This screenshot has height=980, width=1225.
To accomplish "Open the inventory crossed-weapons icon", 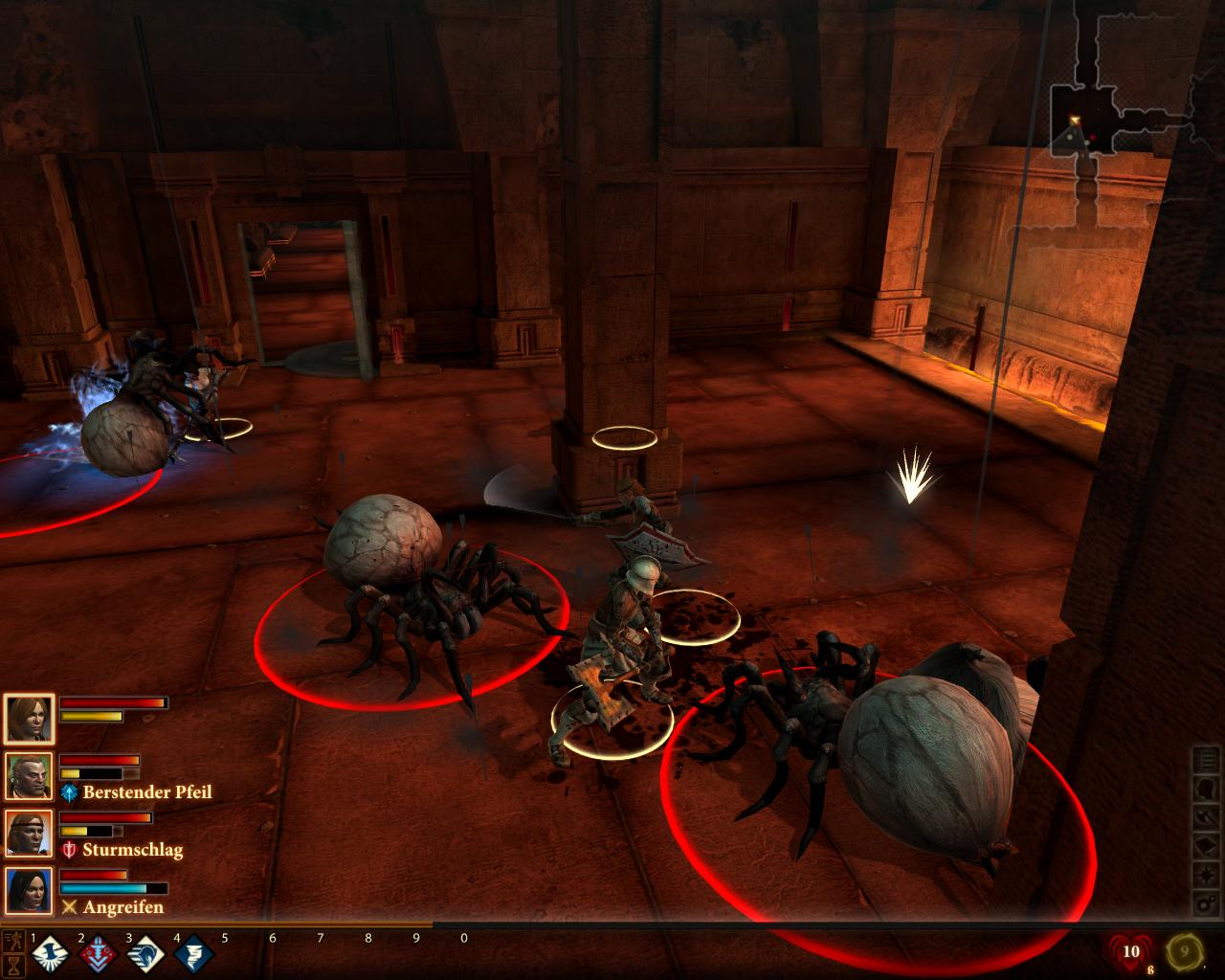I will (x=1207, y=819).
